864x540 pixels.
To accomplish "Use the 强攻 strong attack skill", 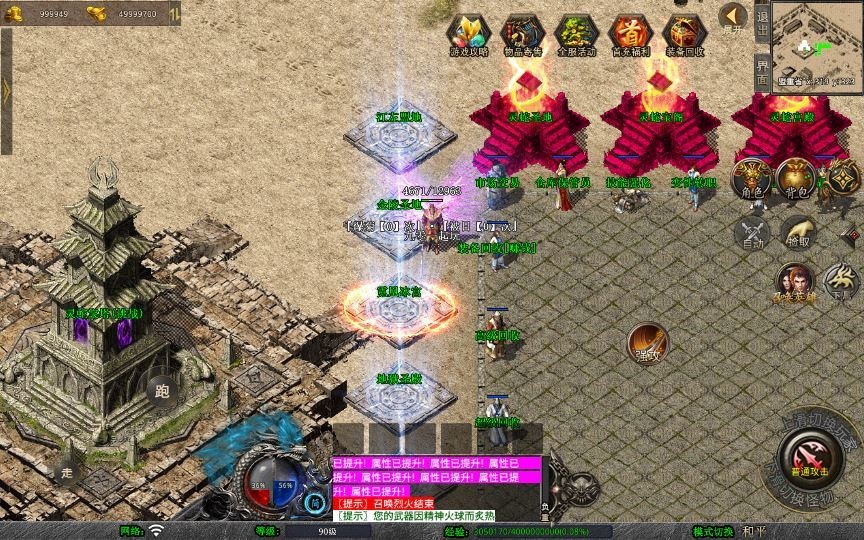I will pos(648,343).
